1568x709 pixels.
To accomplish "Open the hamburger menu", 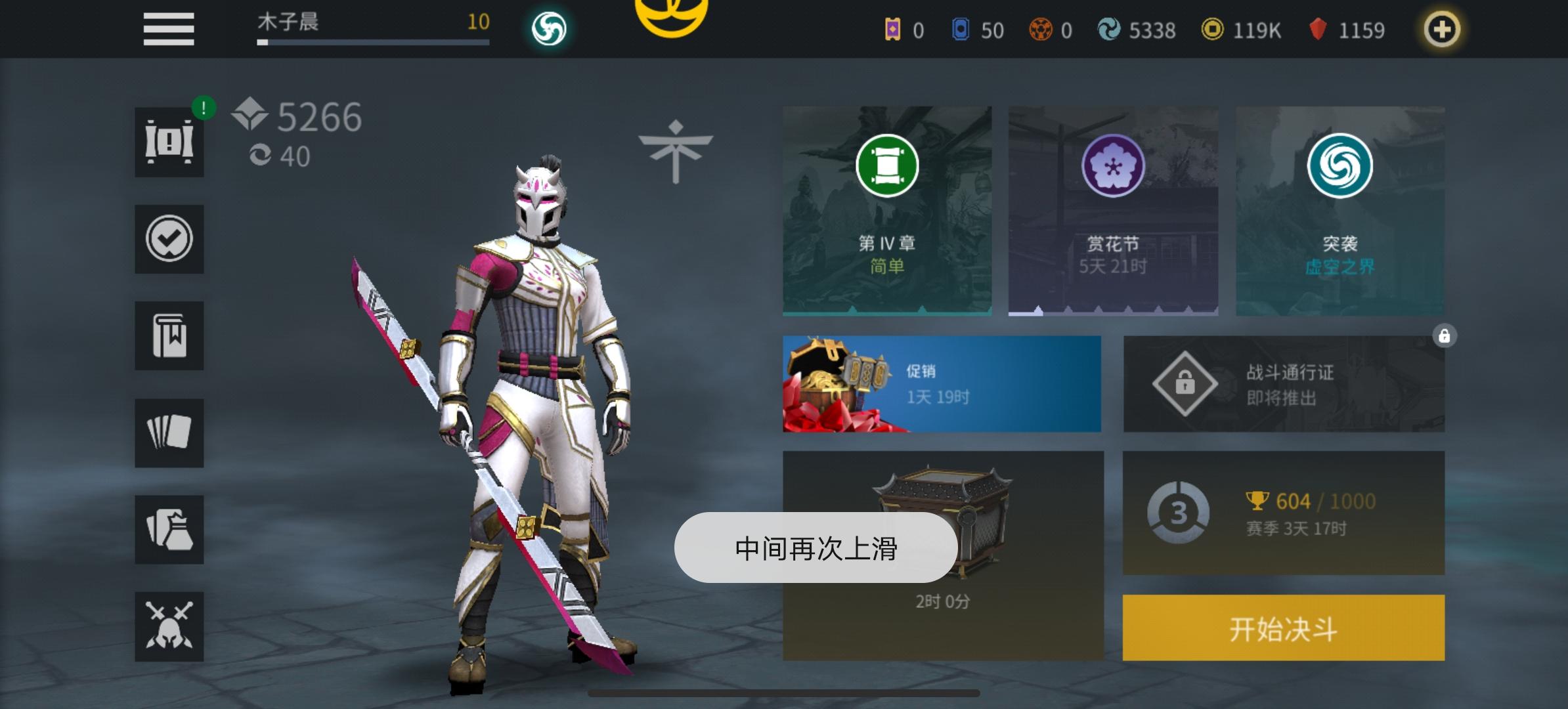I will tap(168, 29).
